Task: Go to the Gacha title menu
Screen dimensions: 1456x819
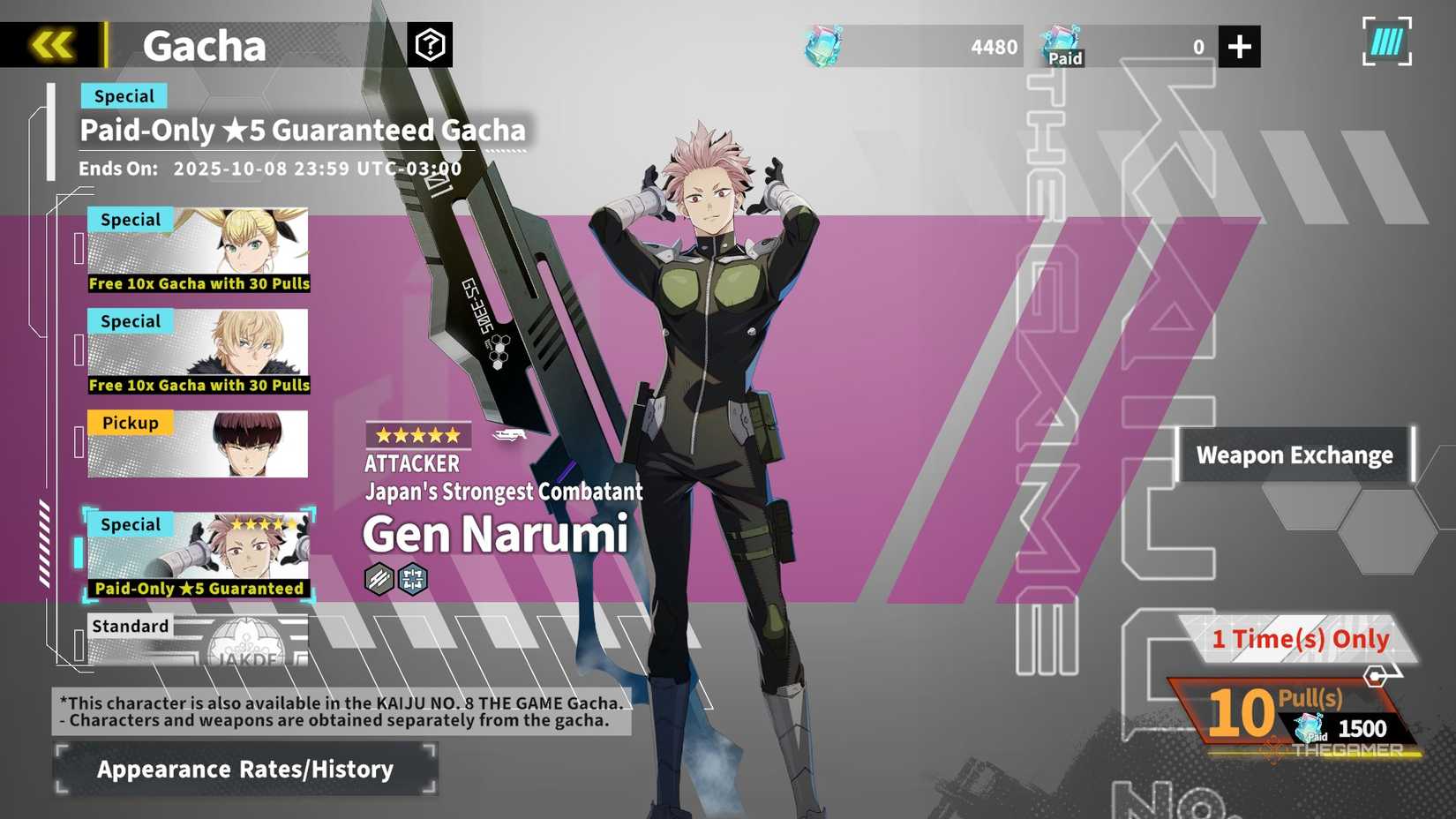Action: (204, 46)
